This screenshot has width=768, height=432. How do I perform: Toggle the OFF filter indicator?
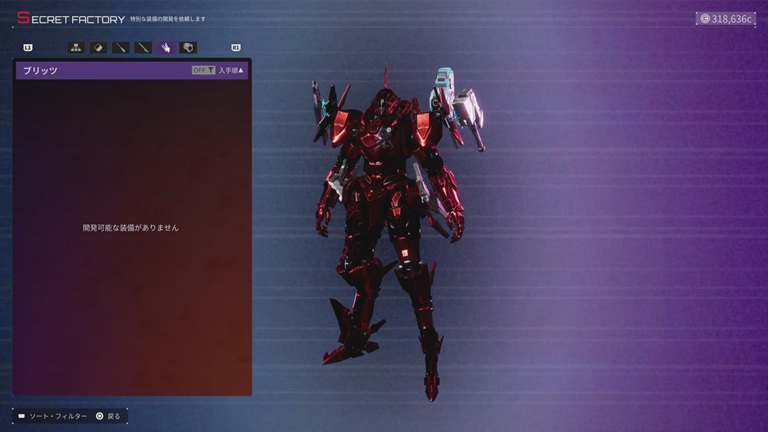tap(203, 71)
